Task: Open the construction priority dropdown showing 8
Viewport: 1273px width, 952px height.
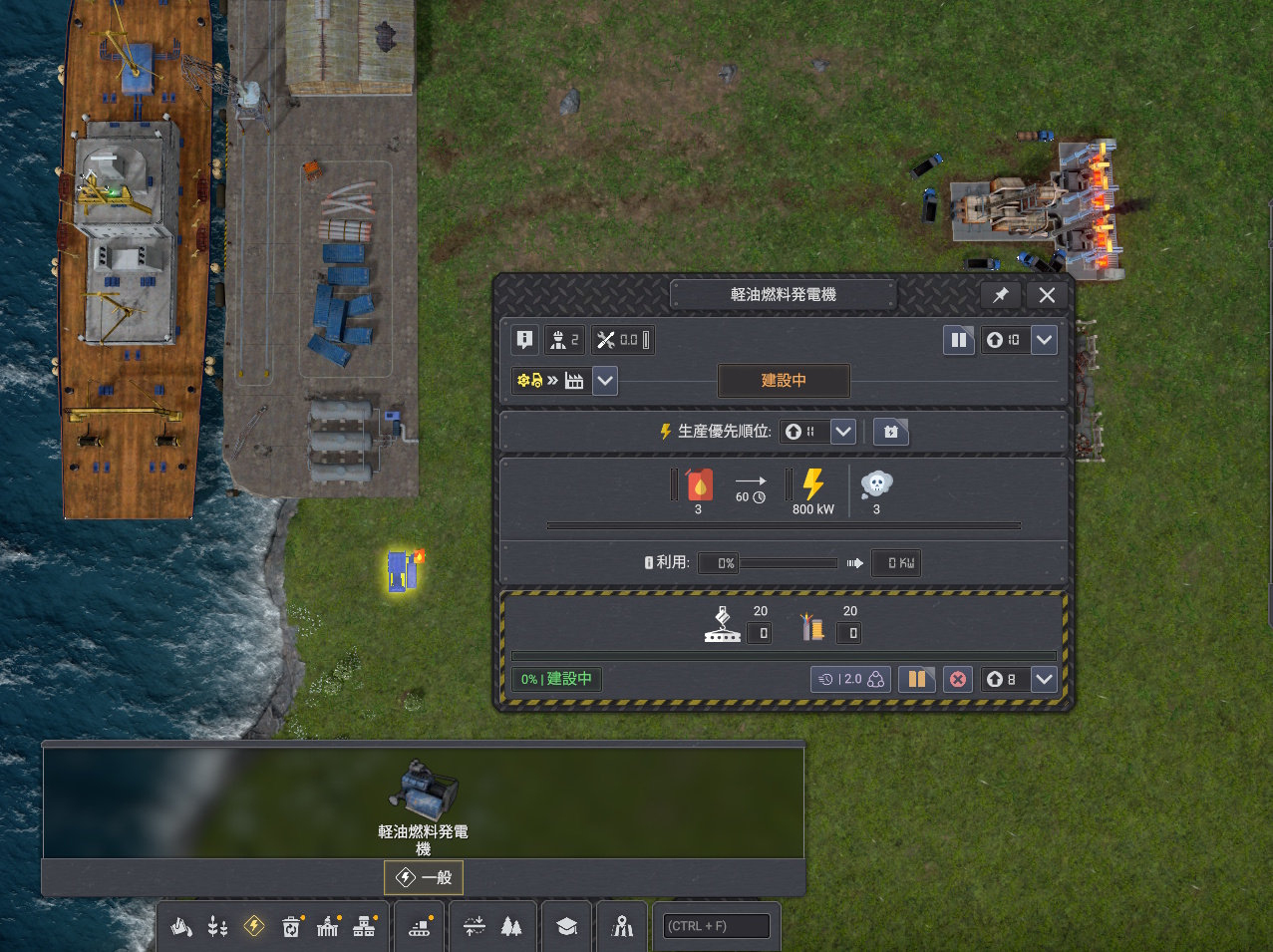Action: (1044, 679)
